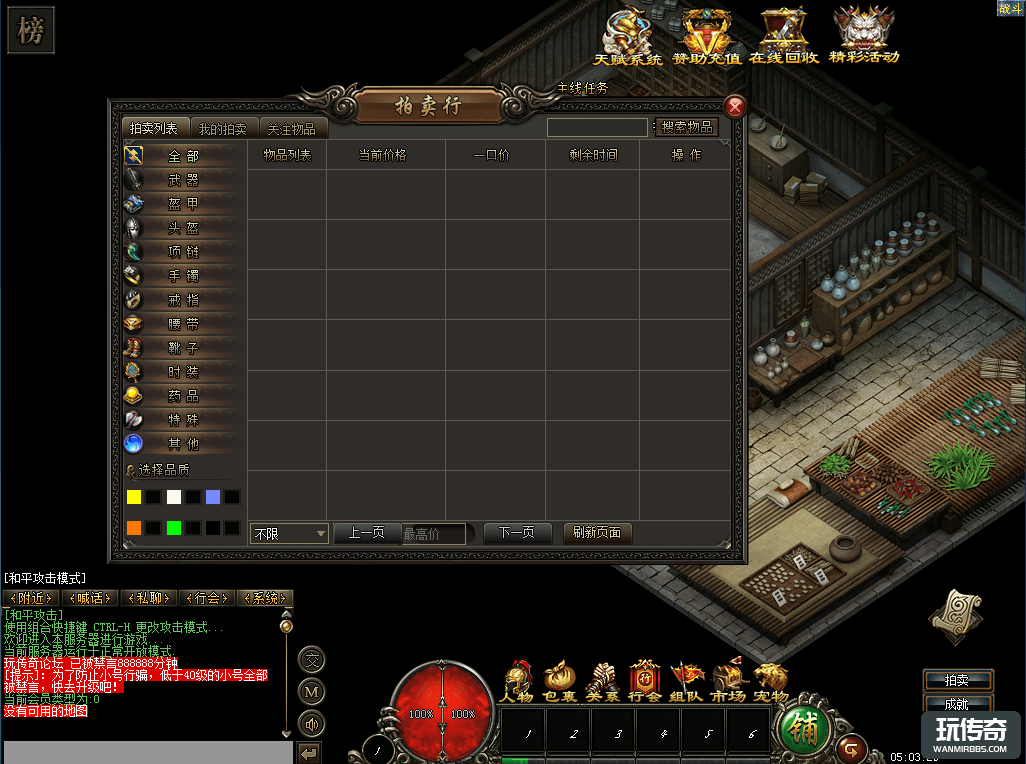Open 精彩活动 events icon
The height and width of the screenshot is (764, 1026).
[864, 36]
